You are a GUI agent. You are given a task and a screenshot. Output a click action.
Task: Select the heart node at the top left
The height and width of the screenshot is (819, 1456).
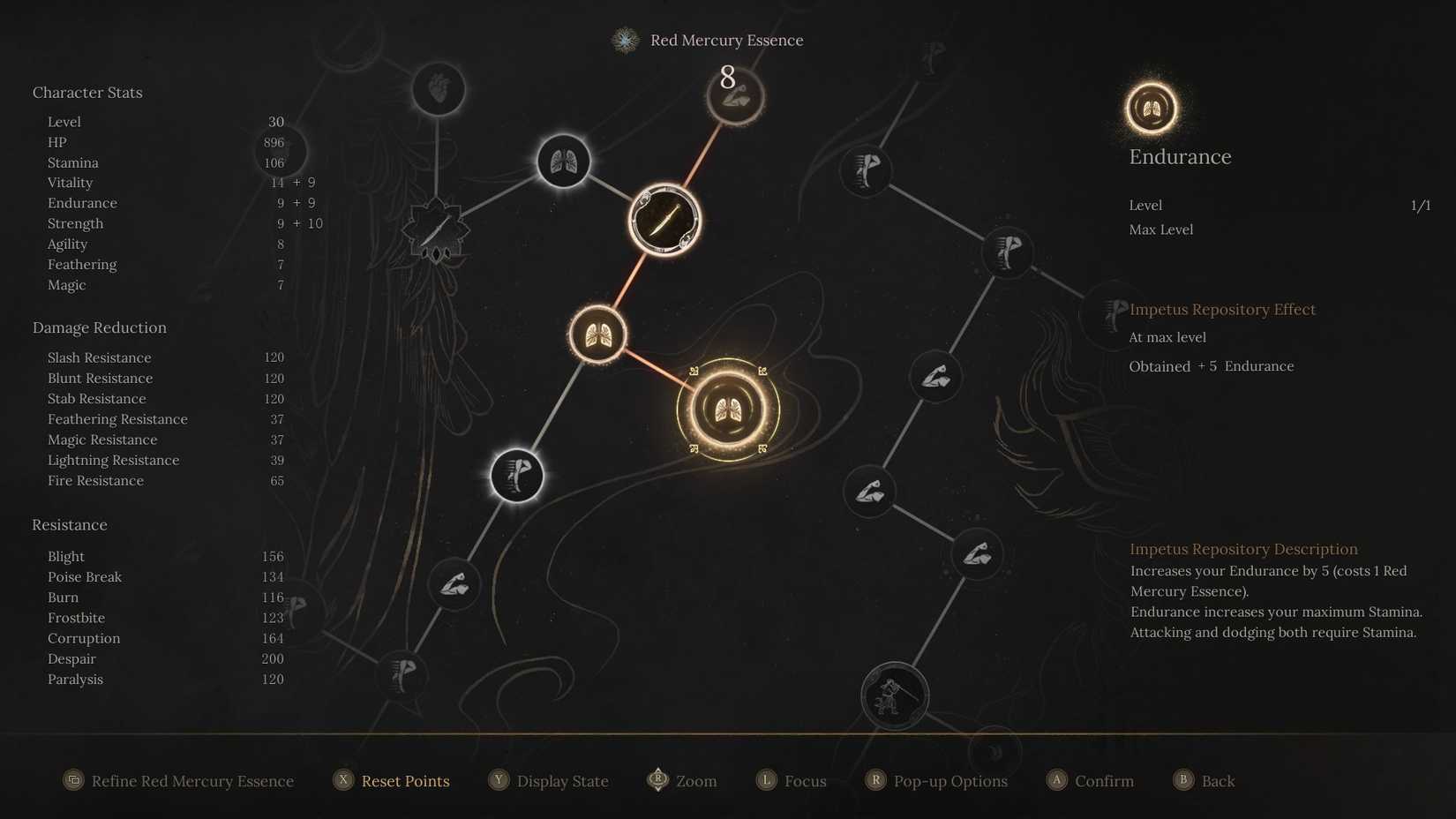pos(439,87)
